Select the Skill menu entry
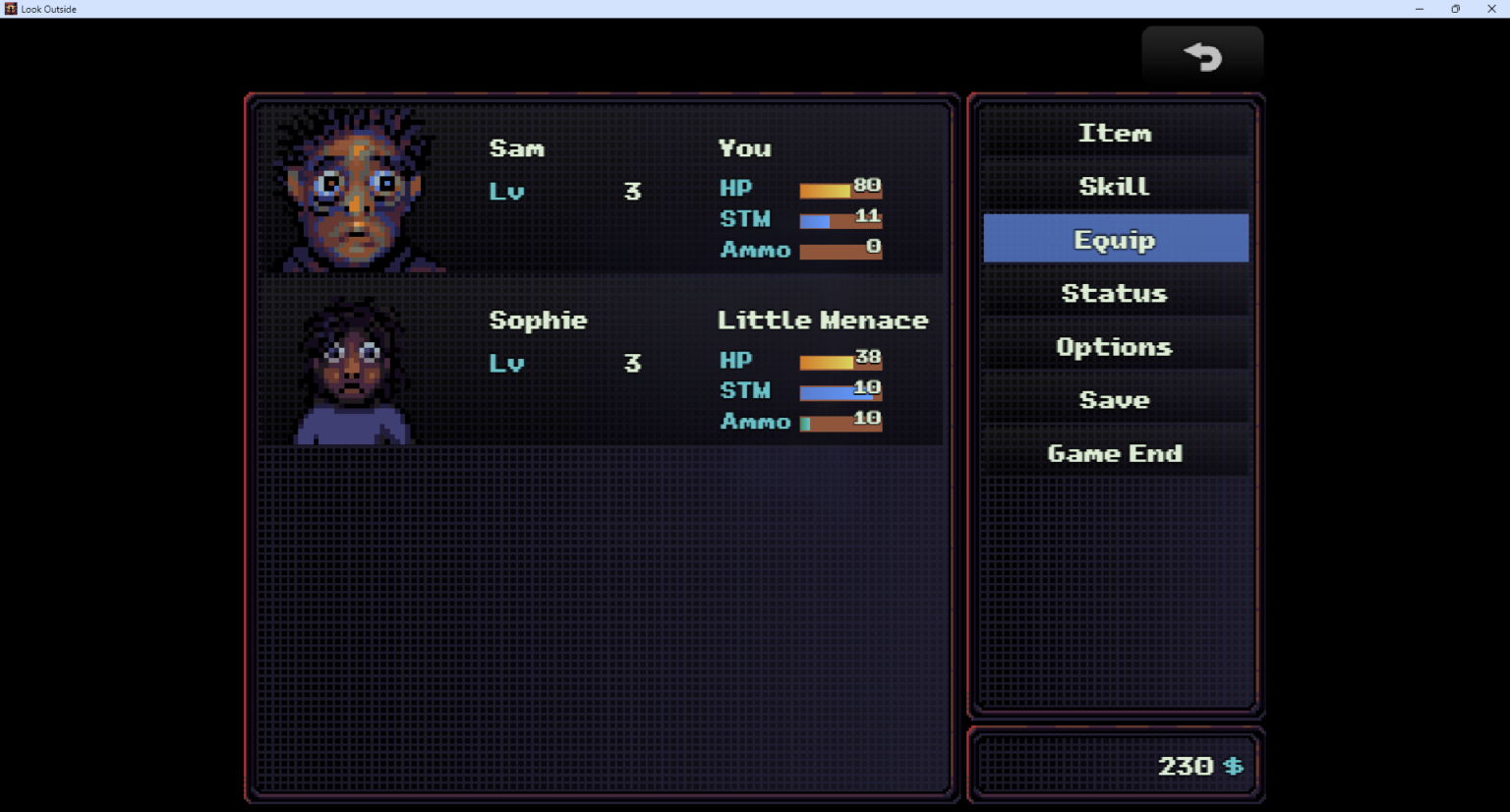Screen dimensions: 1510x812 click(x=1115, y=186)
